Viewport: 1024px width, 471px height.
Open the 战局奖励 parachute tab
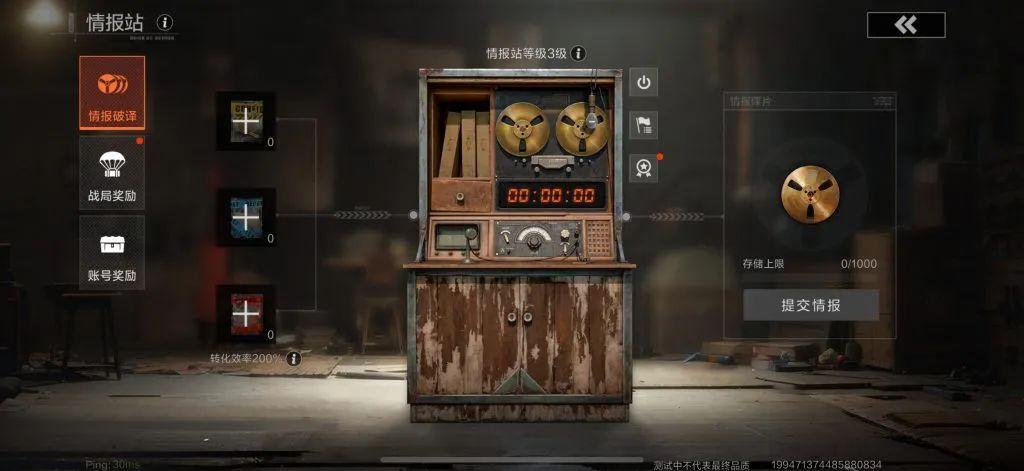(x=112, y=172)
